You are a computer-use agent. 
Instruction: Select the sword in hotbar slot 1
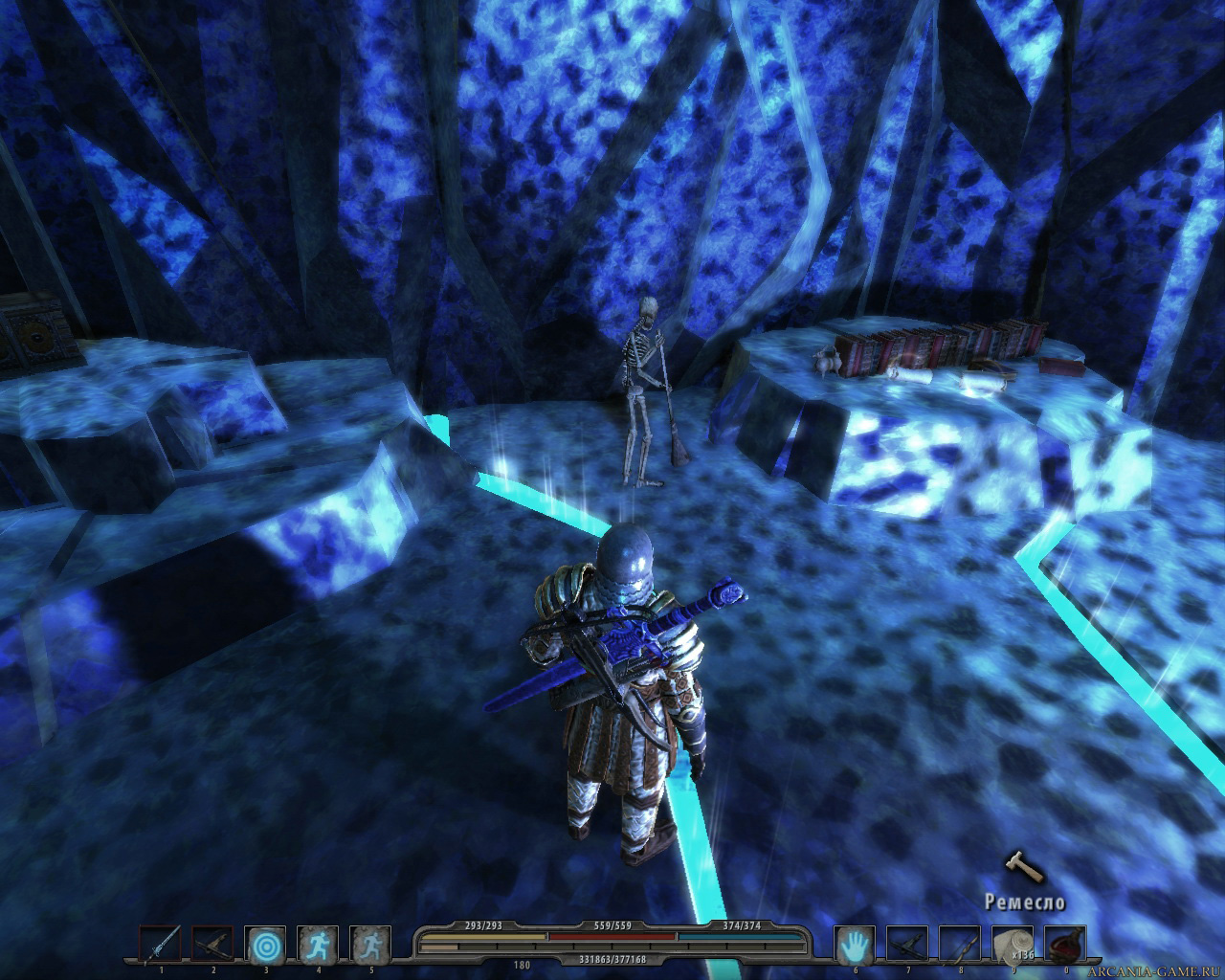[x=159, y=945]
